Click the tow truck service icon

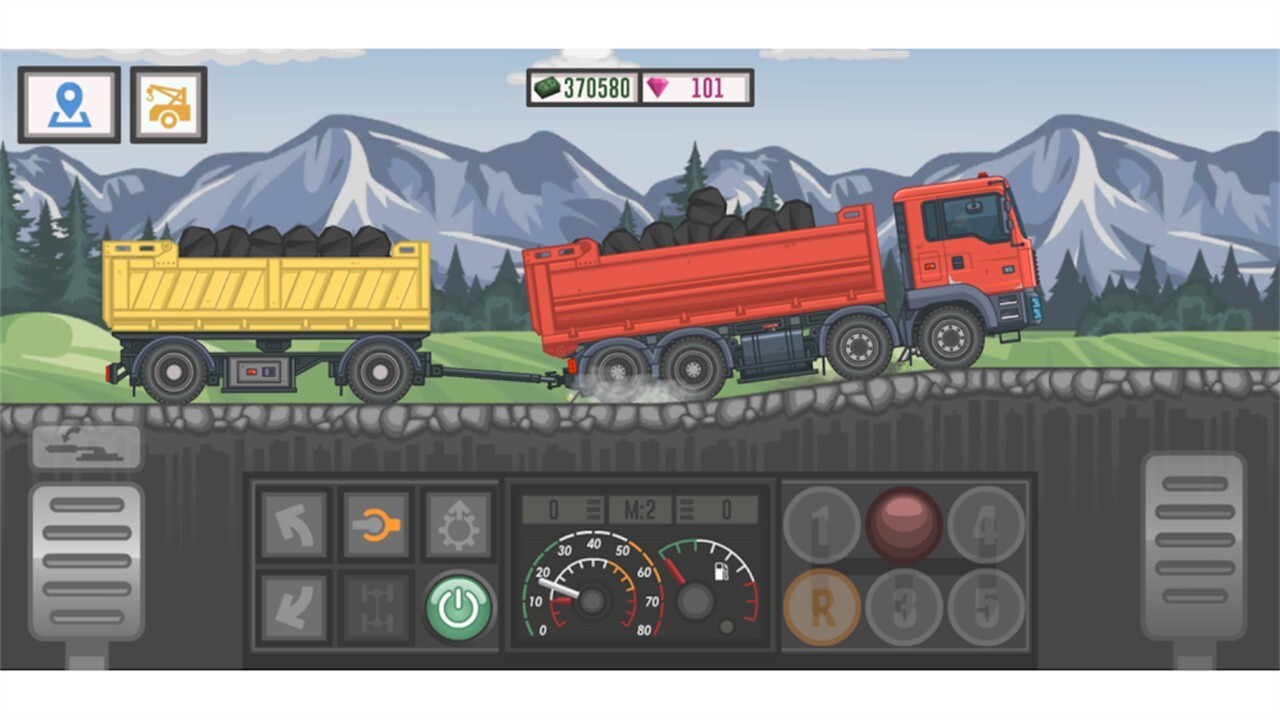(x=168, y=105)
